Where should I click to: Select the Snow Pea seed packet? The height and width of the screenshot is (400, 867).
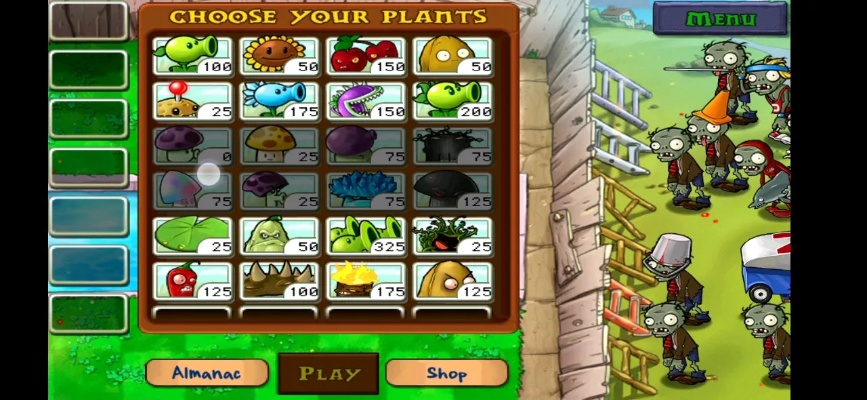click(279, 100)
